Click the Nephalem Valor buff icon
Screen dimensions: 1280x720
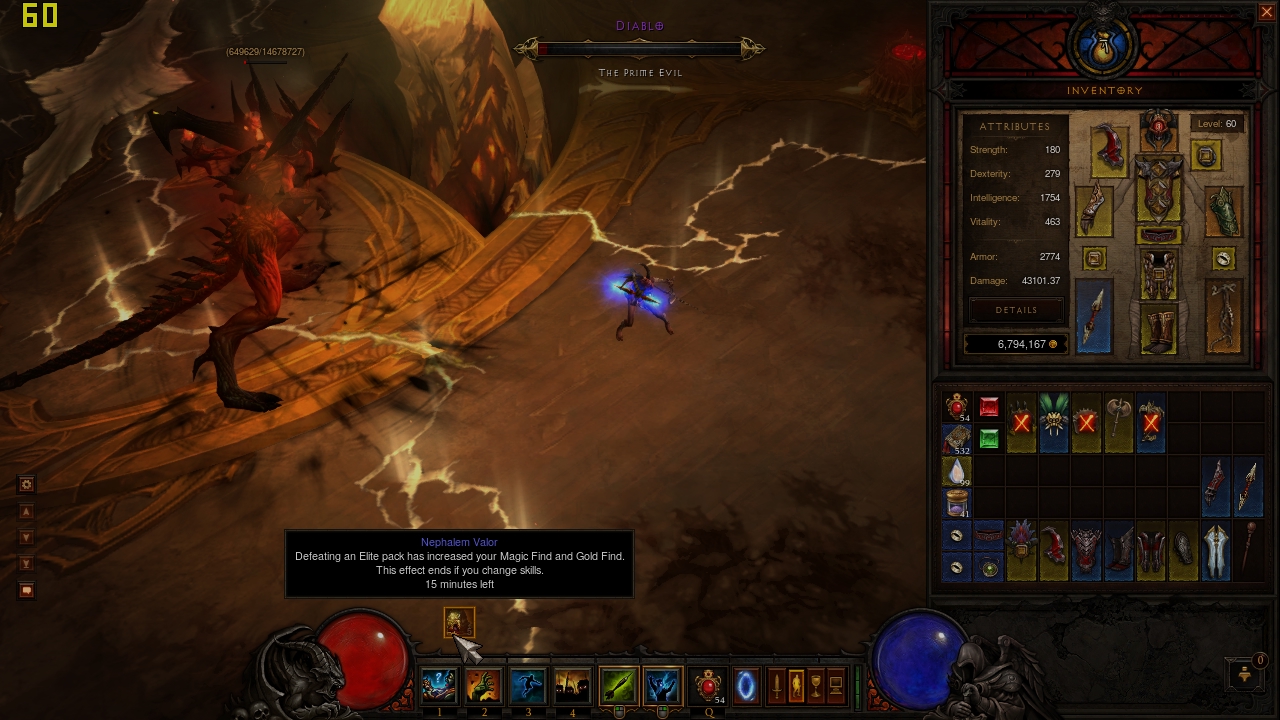(x=459, y=623)
